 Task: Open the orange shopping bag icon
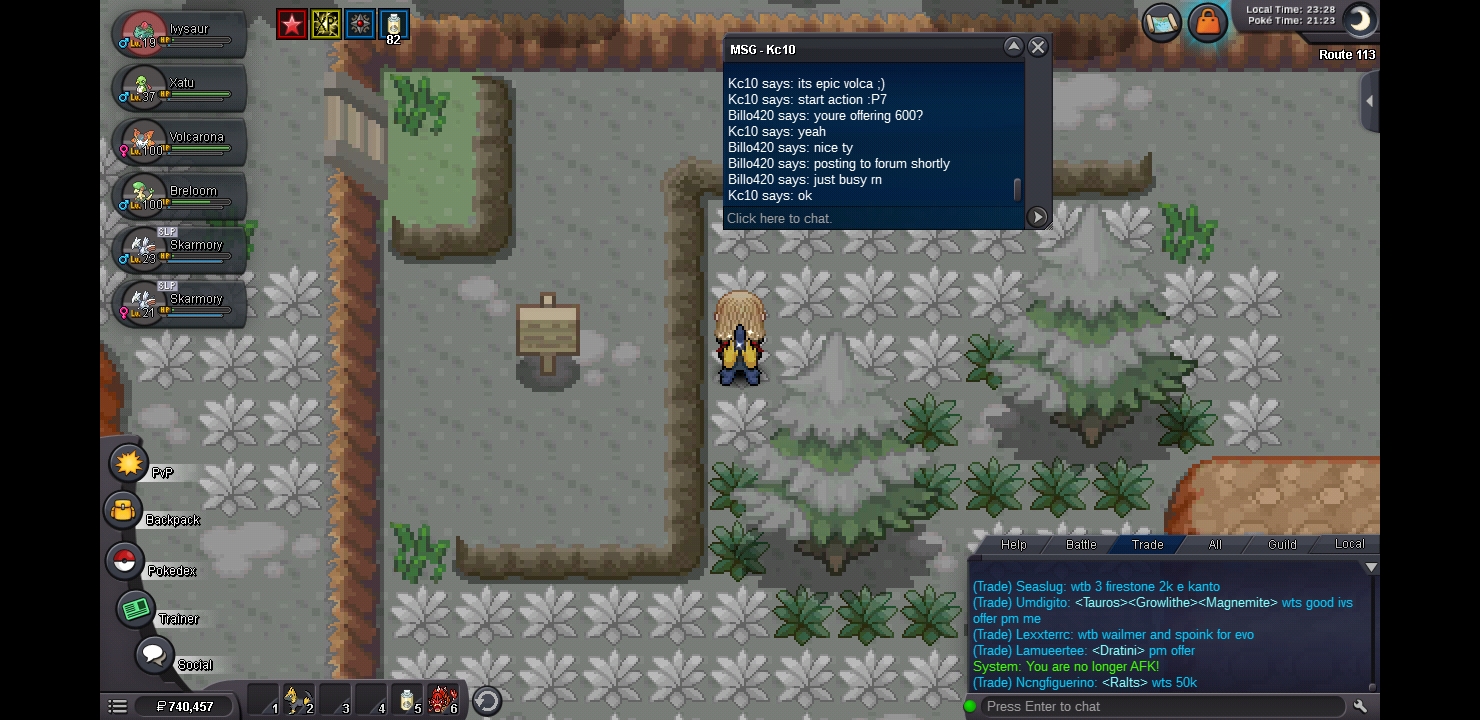tap(1208, 23)
